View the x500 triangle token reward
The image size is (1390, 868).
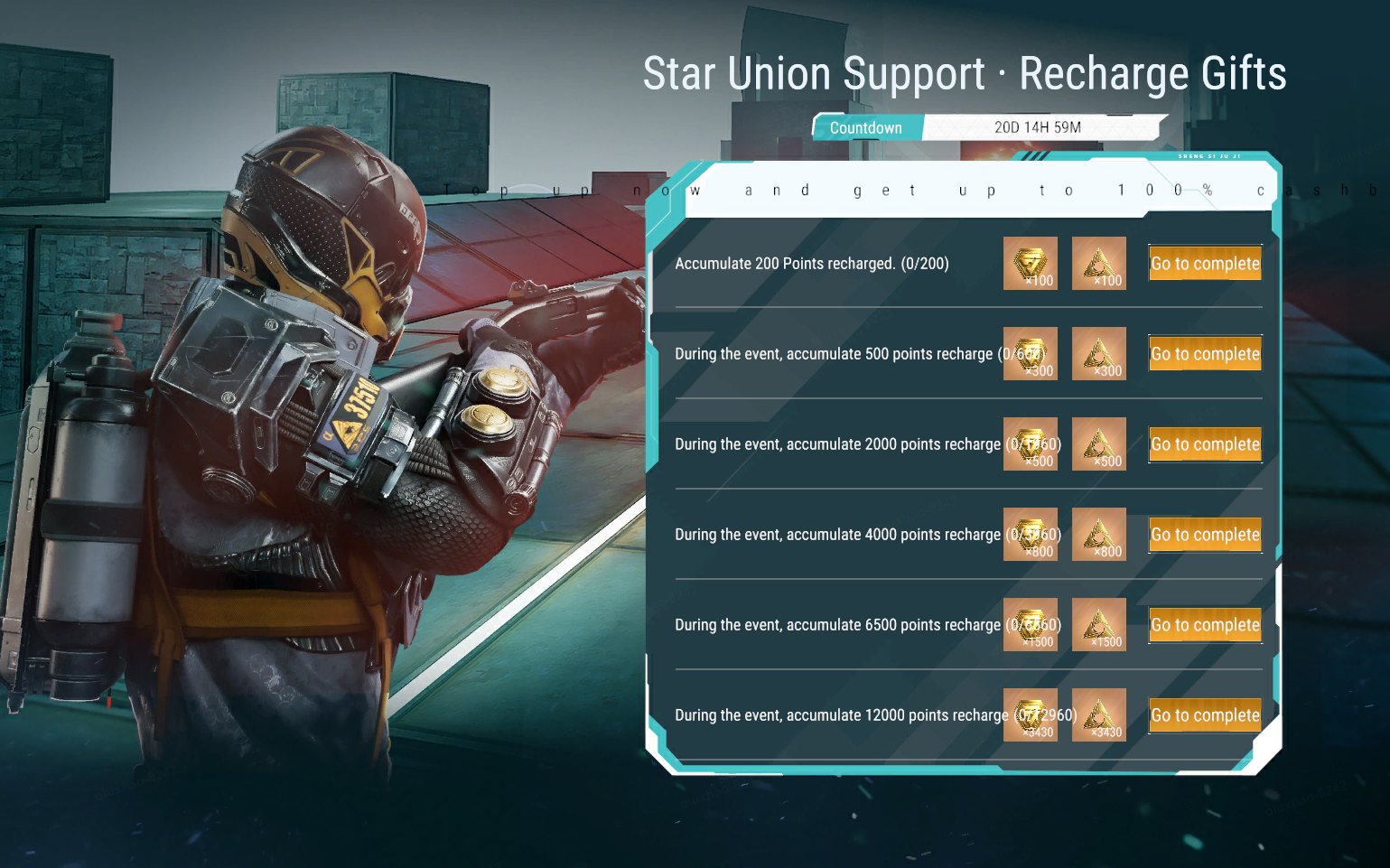[1099, 444]
